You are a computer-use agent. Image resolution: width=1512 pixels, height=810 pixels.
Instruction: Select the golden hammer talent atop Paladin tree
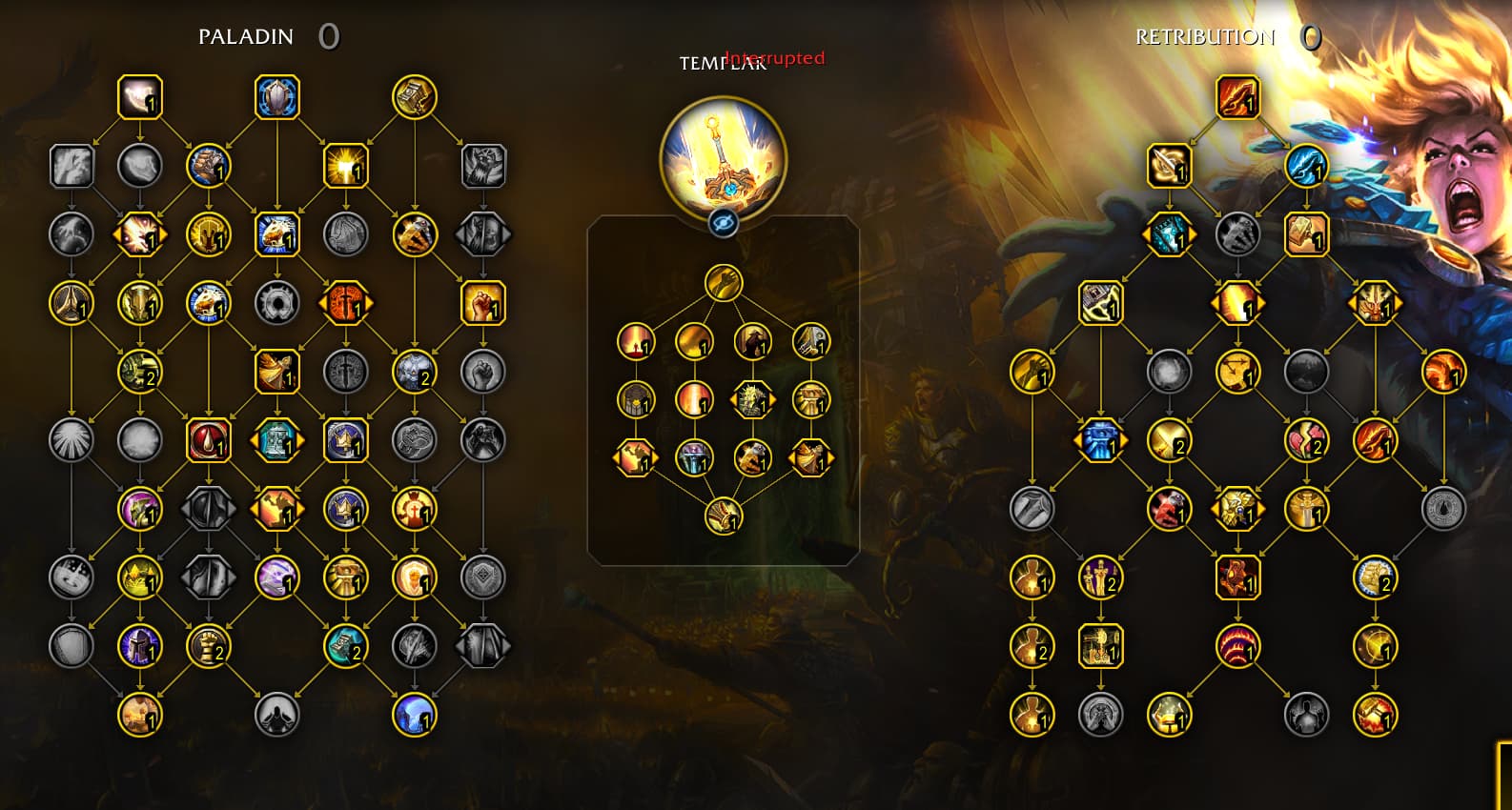click(x=415, y=97)
